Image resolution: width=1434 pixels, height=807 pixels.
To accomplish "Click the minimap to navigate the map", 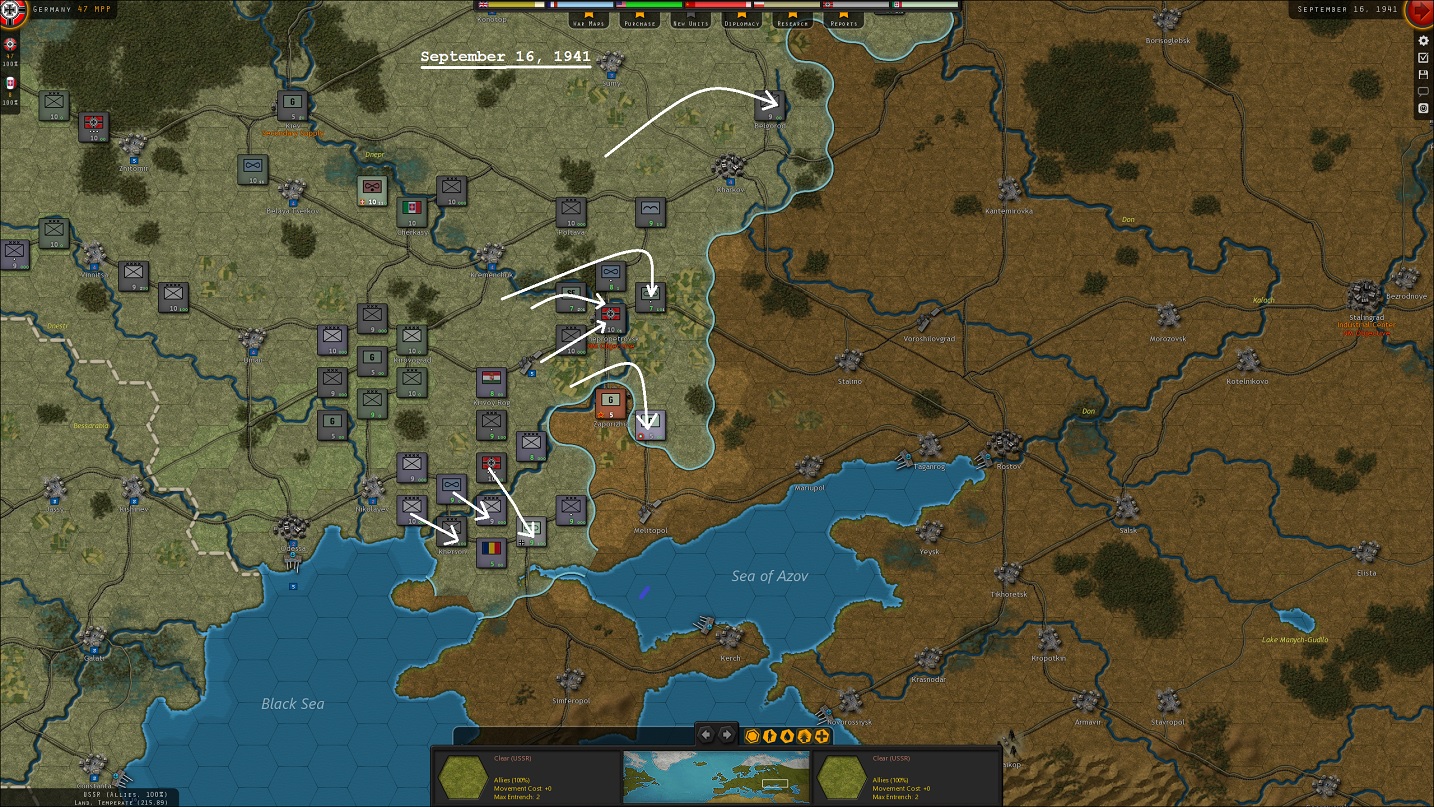I will (715, 775).
